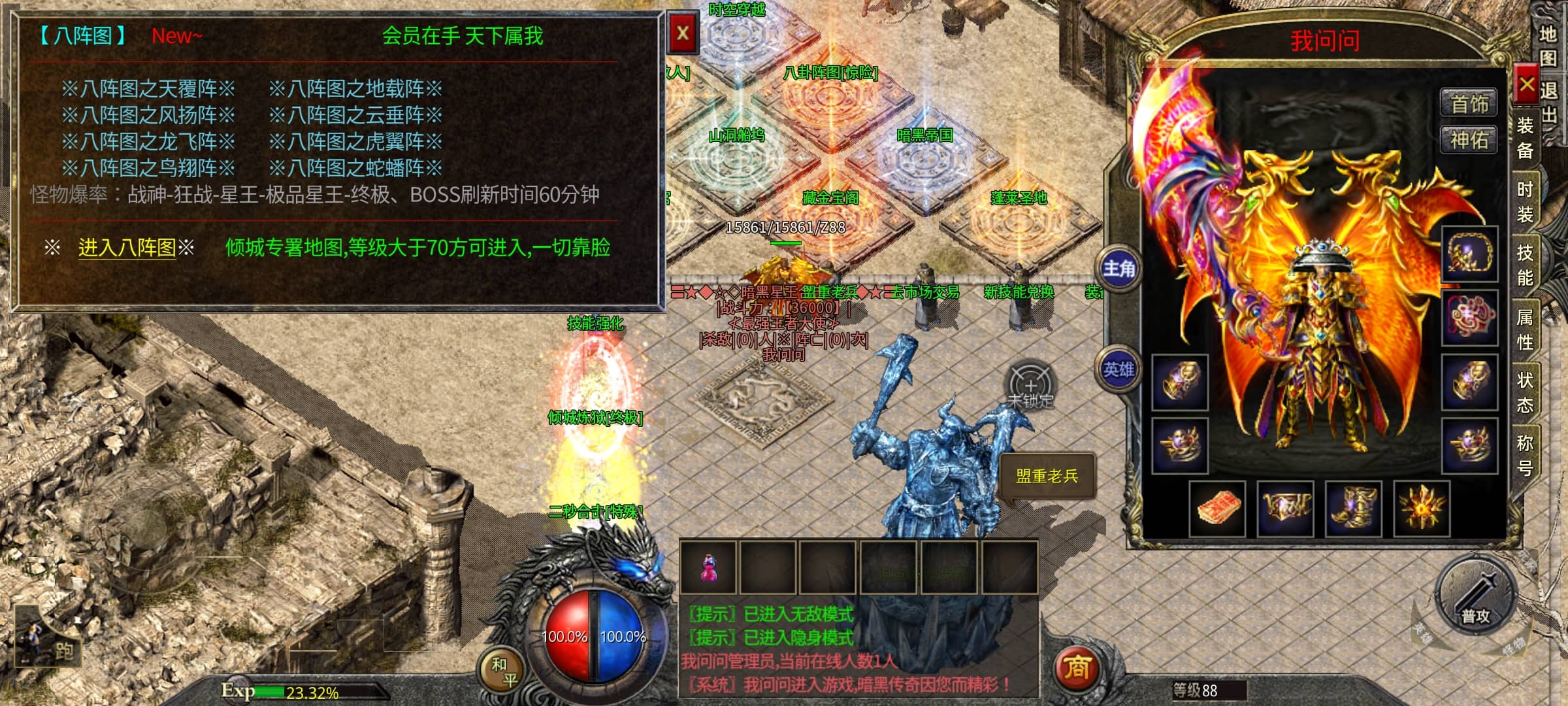
Task: Close the 八阵图 dialog window
Action: (x=683, y=33)
